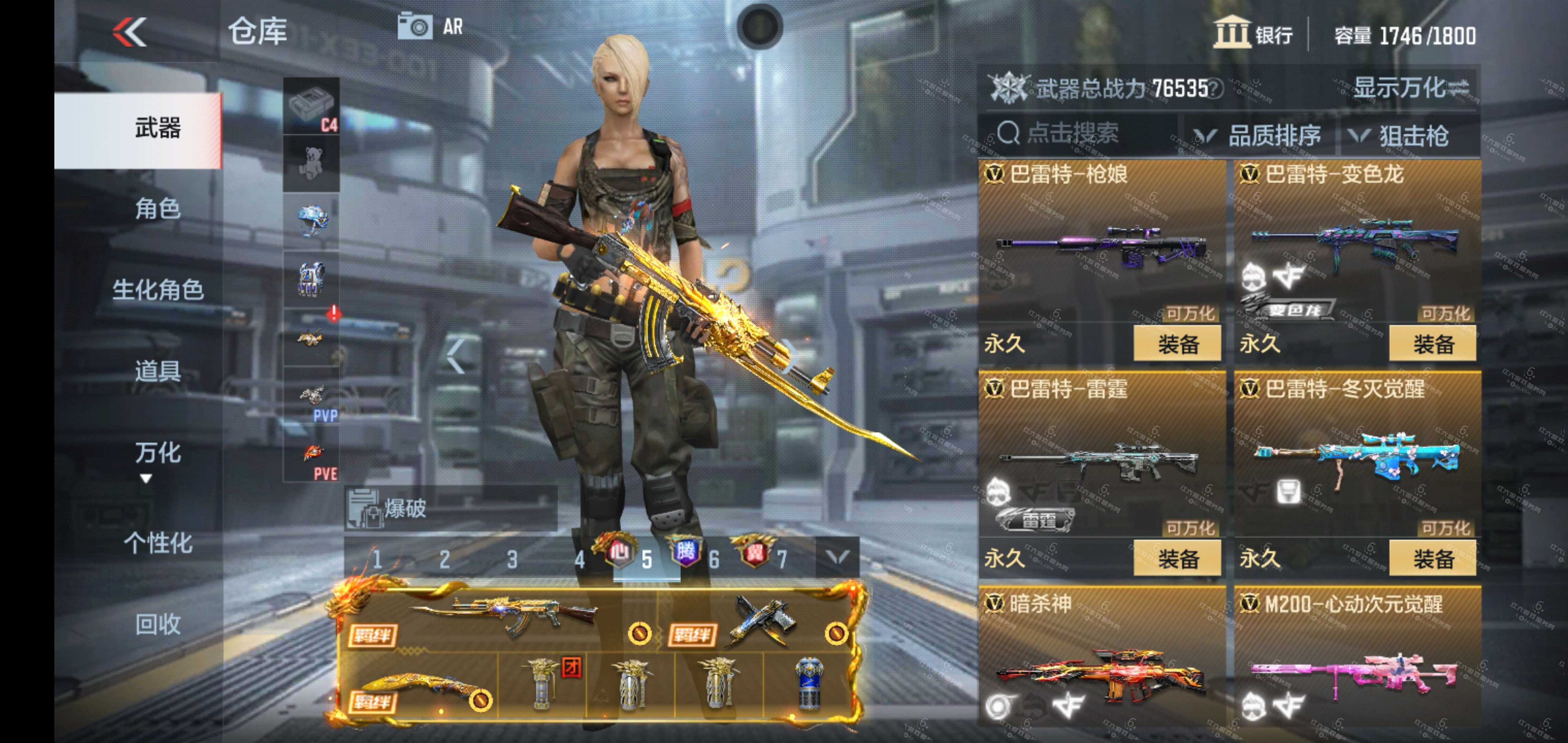Image resolution: width=1568 pixels, height=743 pixels.
Task: Open the 道具 items tab
Action: (157, 370)
